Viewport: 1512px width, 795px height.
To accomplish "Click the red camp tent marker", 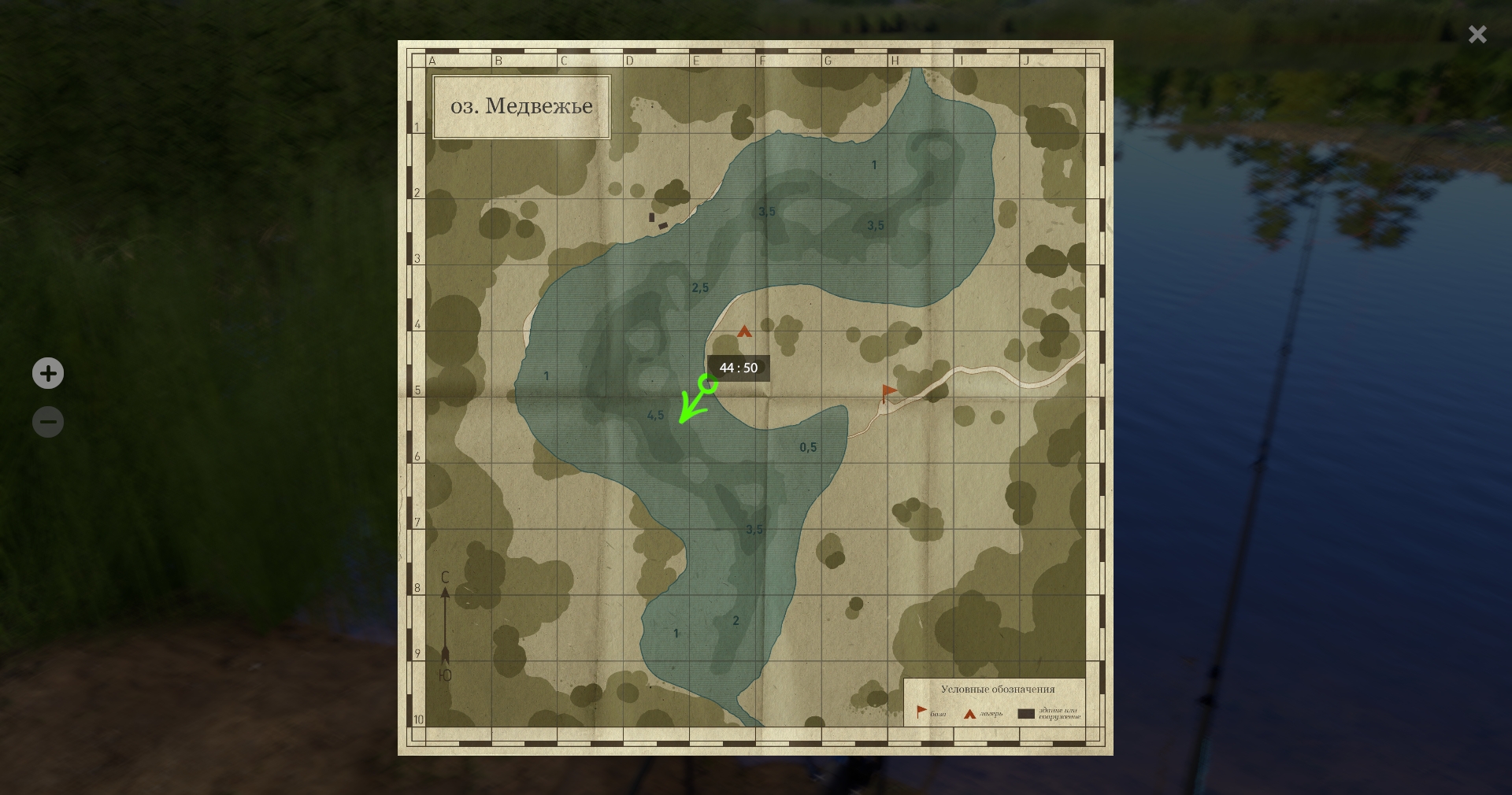I will 744,331.
